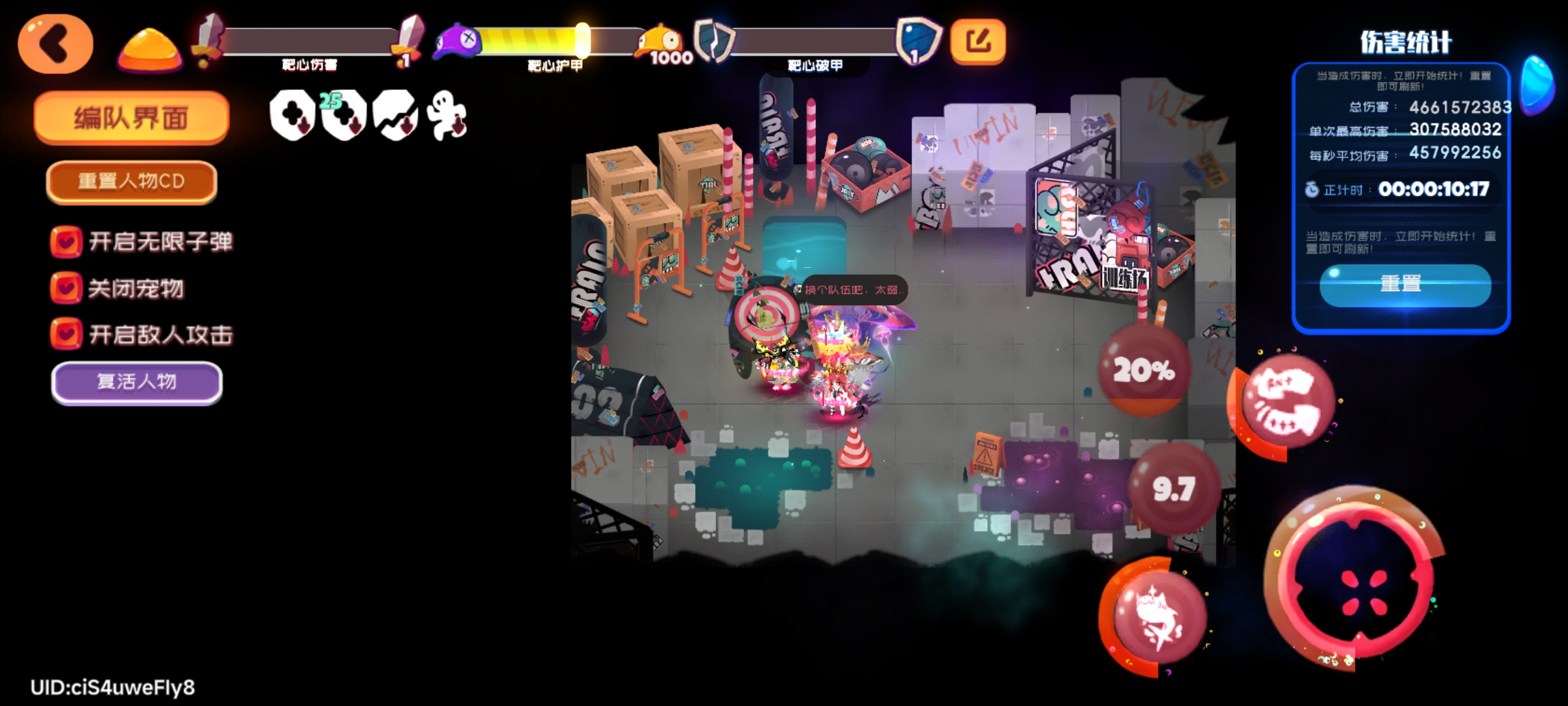Image resolution: width=1568 pixels, height=706 pixels.
Task: Reset damage statistics with the blue 重置 button
Action: point(1405,284)
